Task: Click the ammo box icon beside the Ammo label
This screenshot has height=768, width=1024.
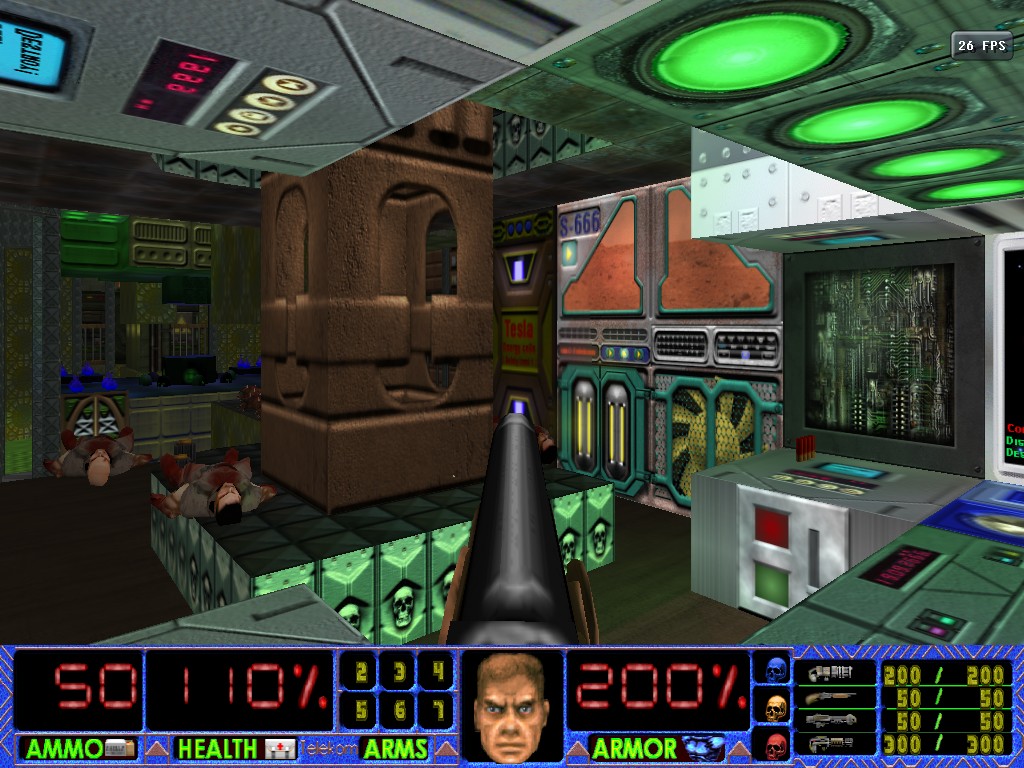Action: pos(120,748)
